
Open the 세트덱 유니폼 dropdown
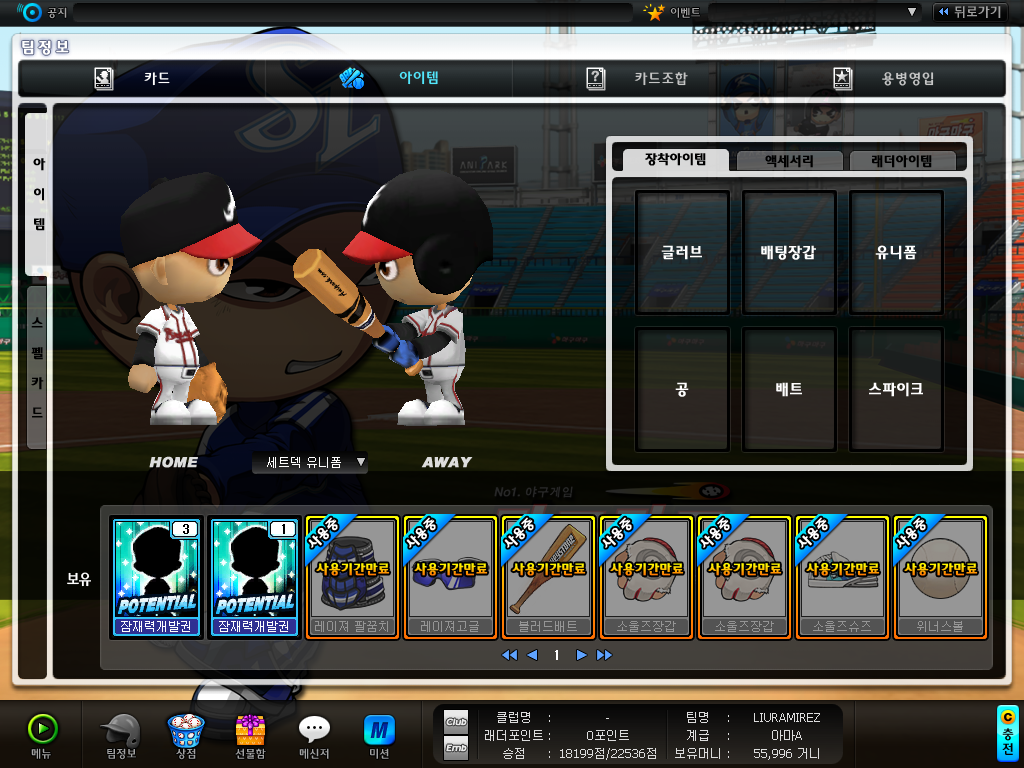[310, 462]
